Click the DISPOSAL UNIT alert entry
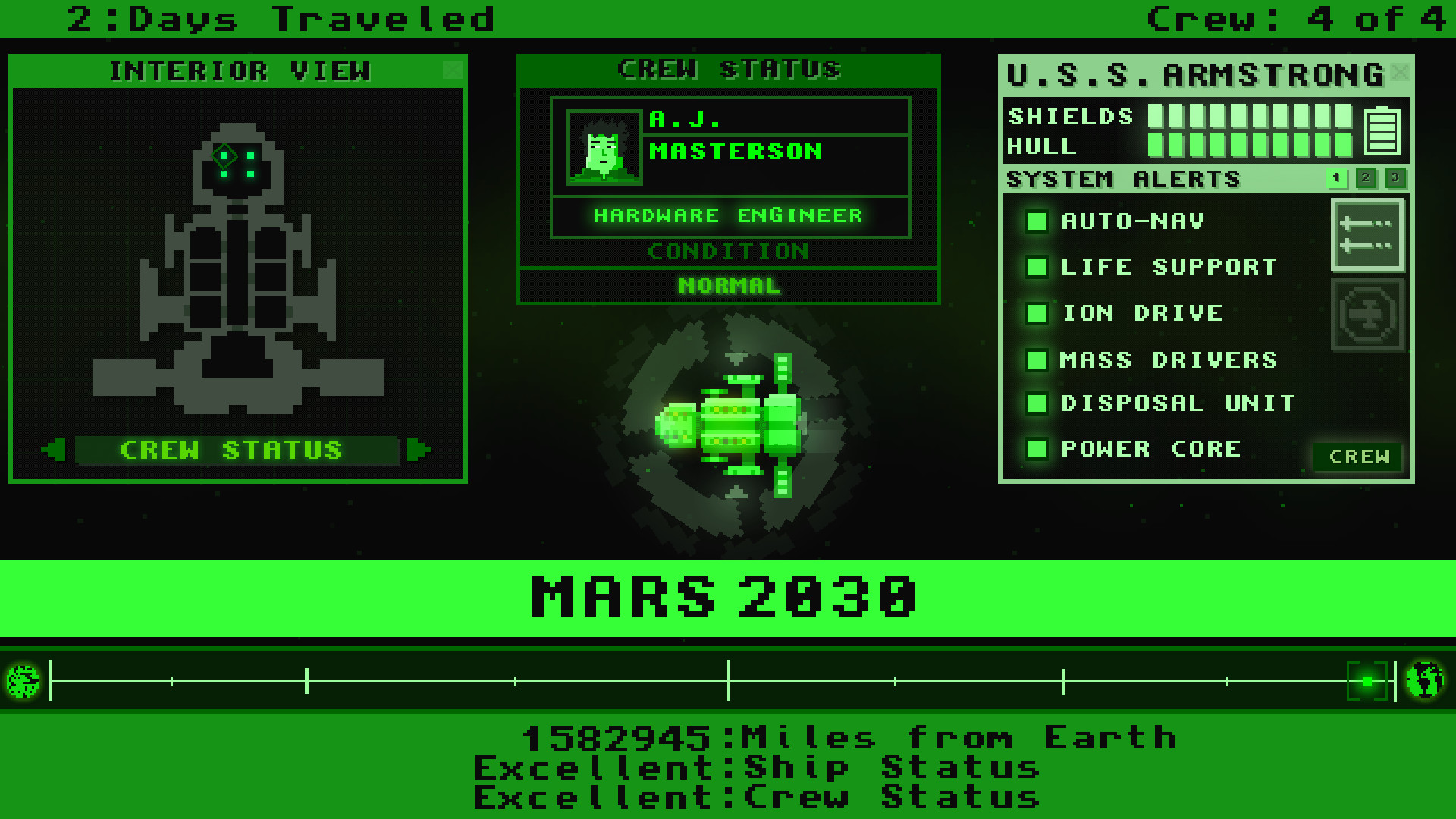The width and height of the screenshot is (1456, 819). (1175, 403)
